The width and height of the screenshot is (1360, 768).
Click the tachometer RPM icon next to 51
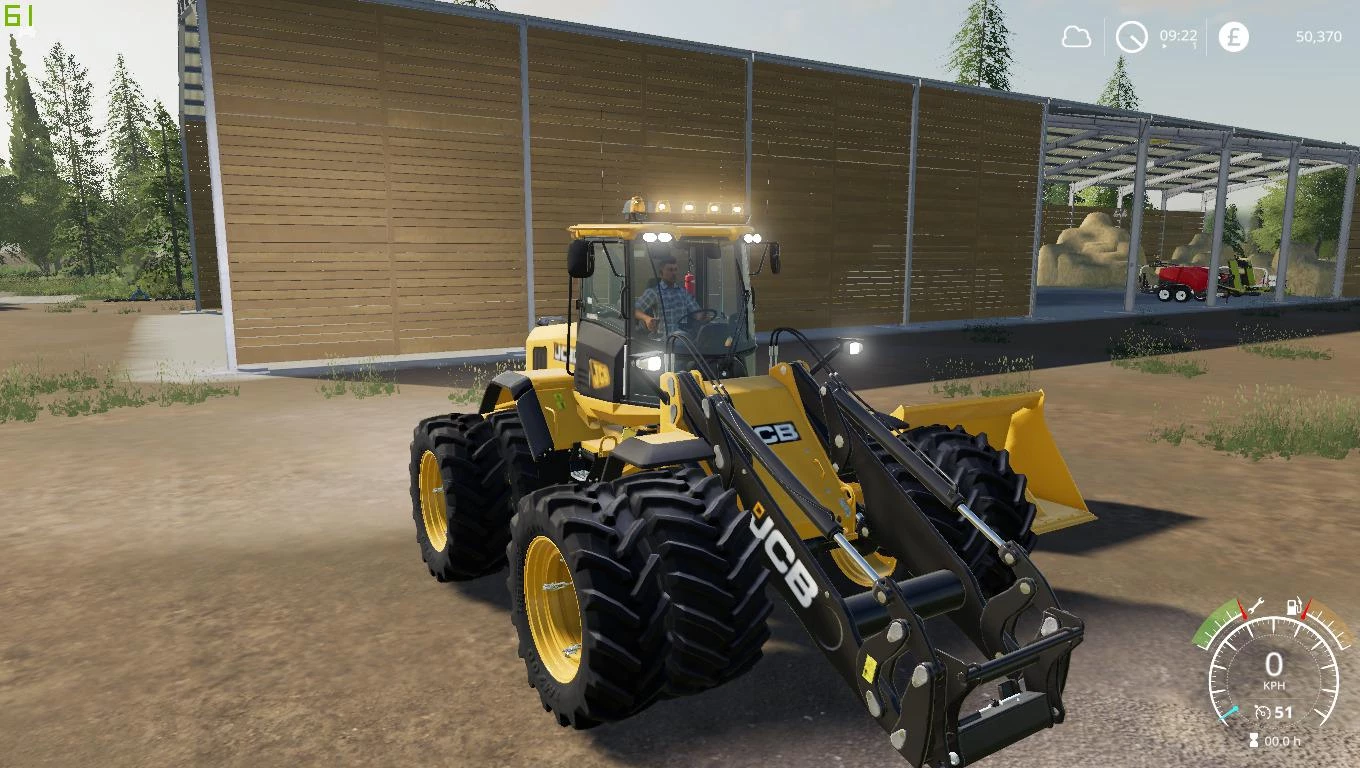(1262, 711)
